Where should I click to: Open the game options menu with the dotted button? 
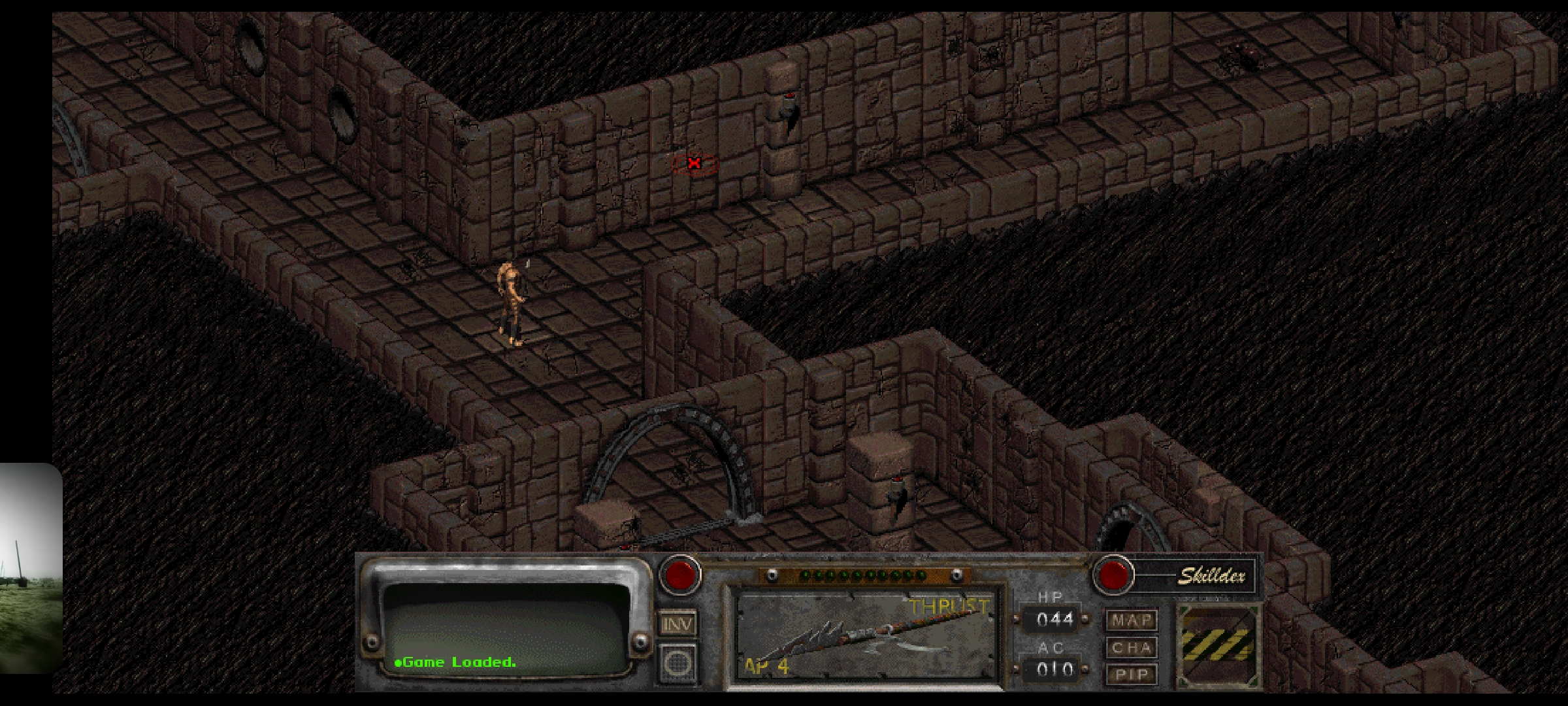pos(678,663)
